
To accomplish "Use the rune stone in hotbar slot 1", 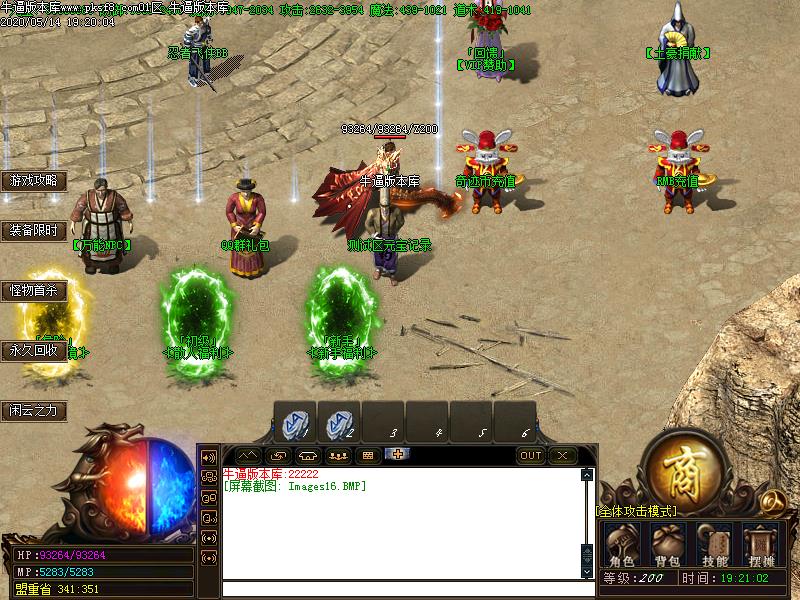I will coord(295,423).
